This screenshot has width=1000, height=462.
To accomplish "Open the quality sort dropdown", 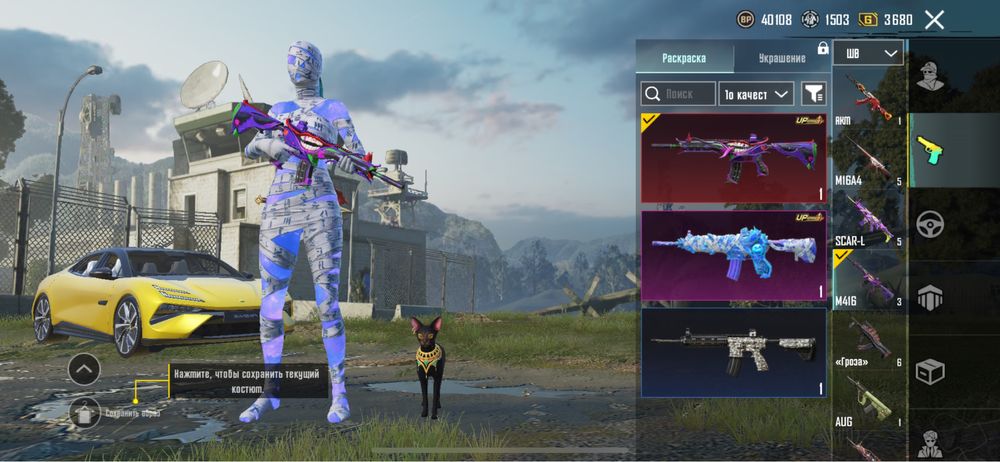I will click(x=757, y=94).
